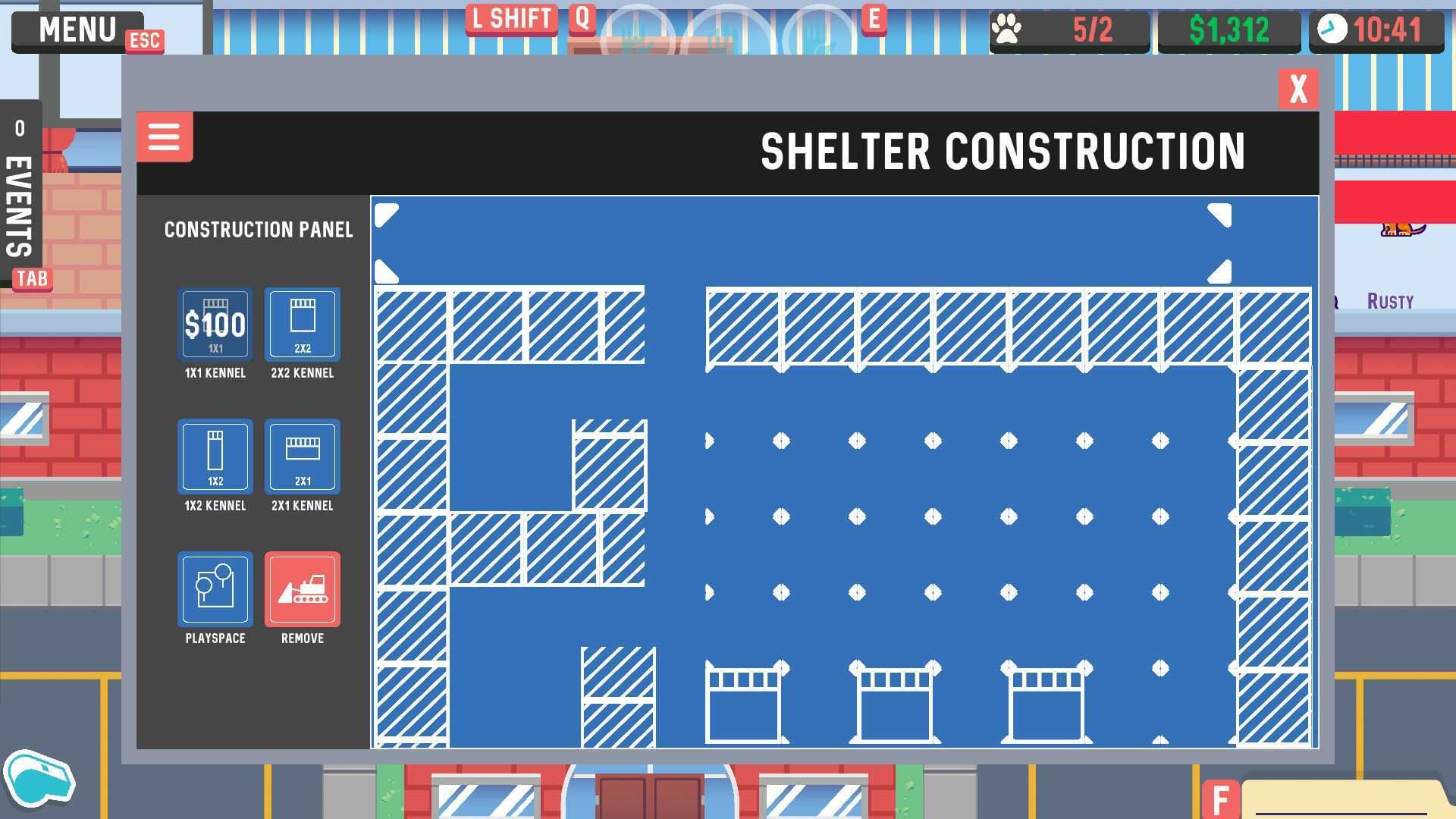This screenshot has height=819, width=1456.
Task: Click the MENU button top left
Action: coord(78,29)
